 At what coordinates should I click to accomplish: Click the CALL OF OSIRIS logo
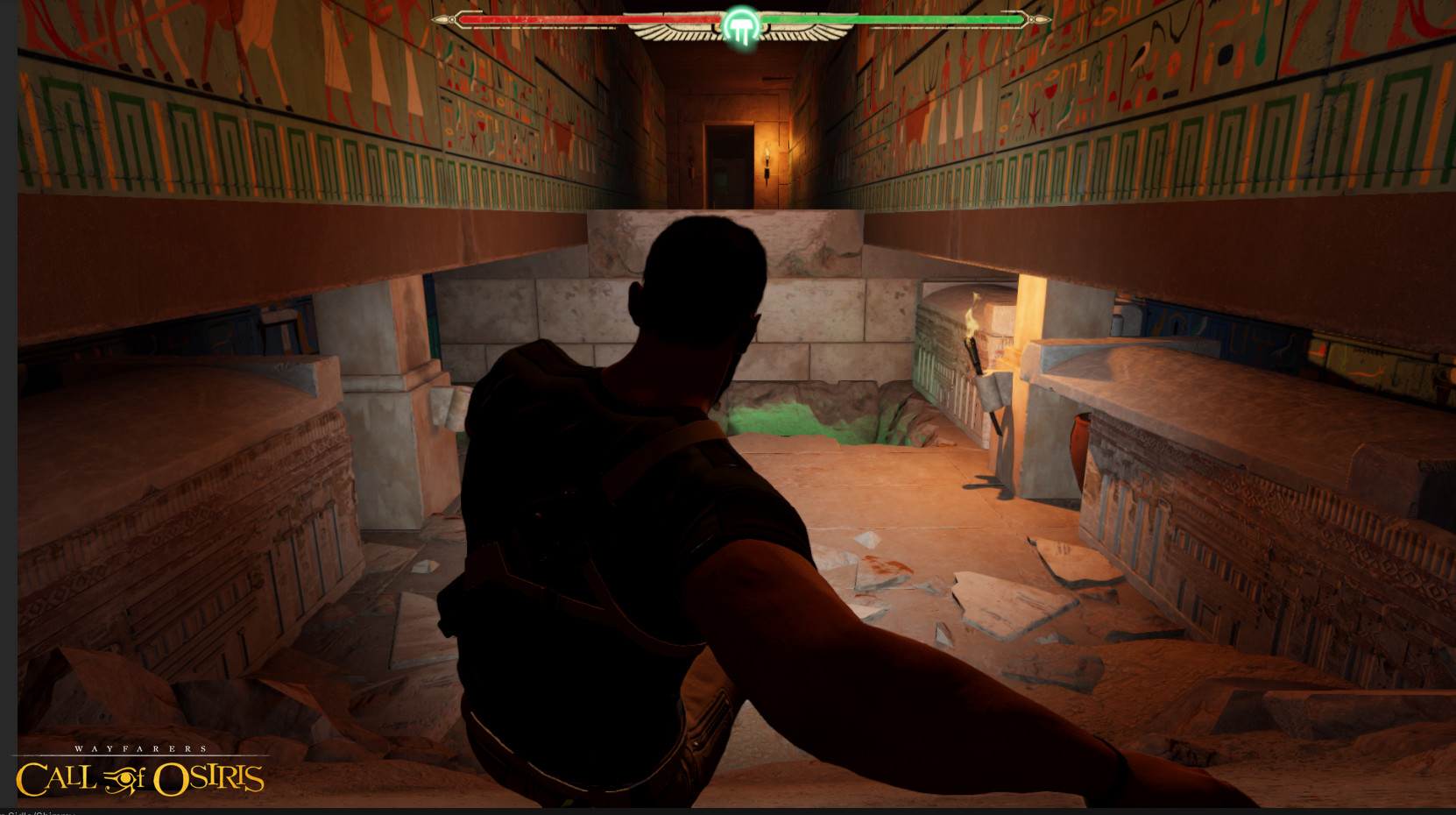point(140,778)
